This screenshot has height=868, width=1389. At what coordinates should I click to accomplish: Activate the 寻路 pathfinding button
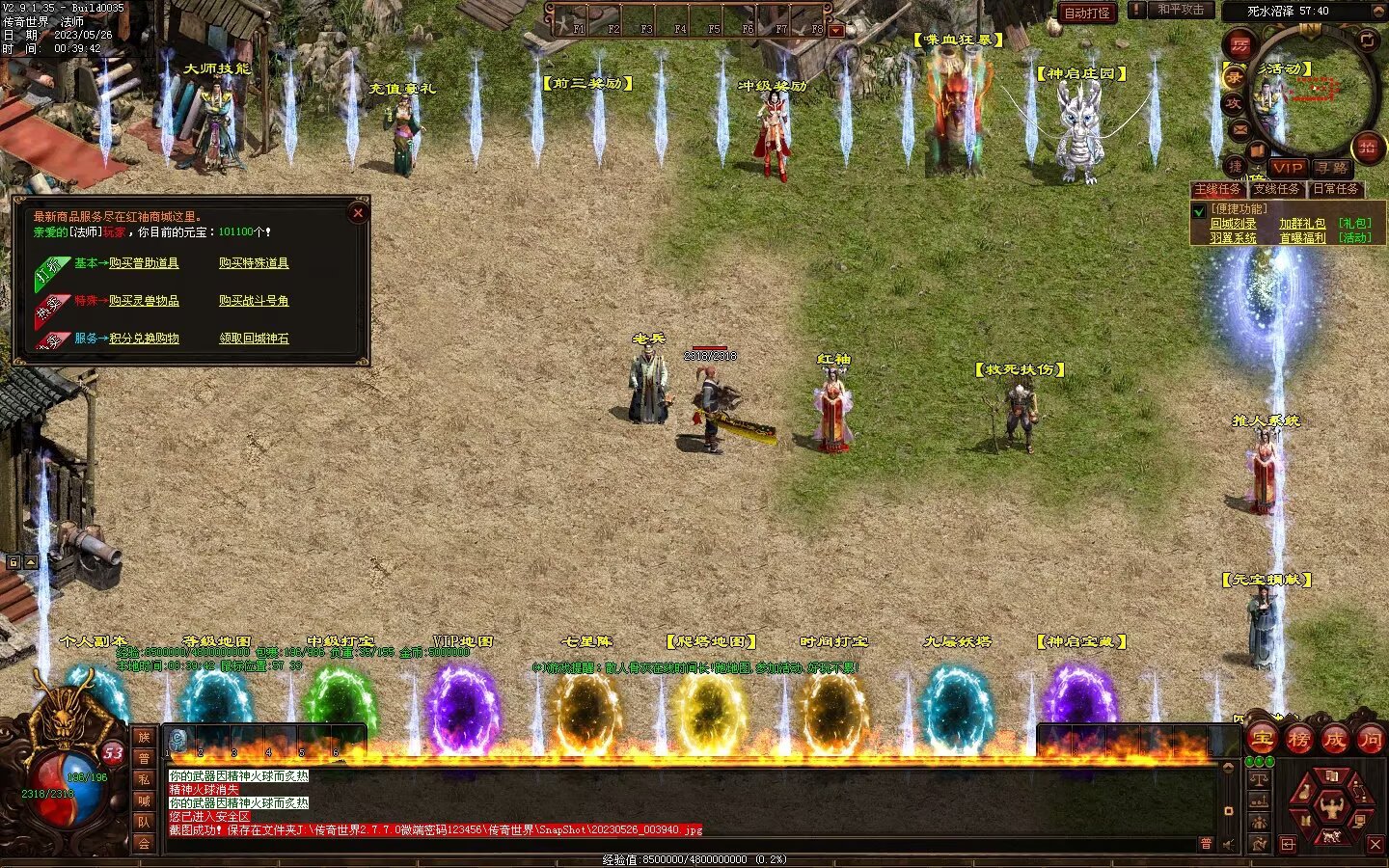pos(1332,168)
